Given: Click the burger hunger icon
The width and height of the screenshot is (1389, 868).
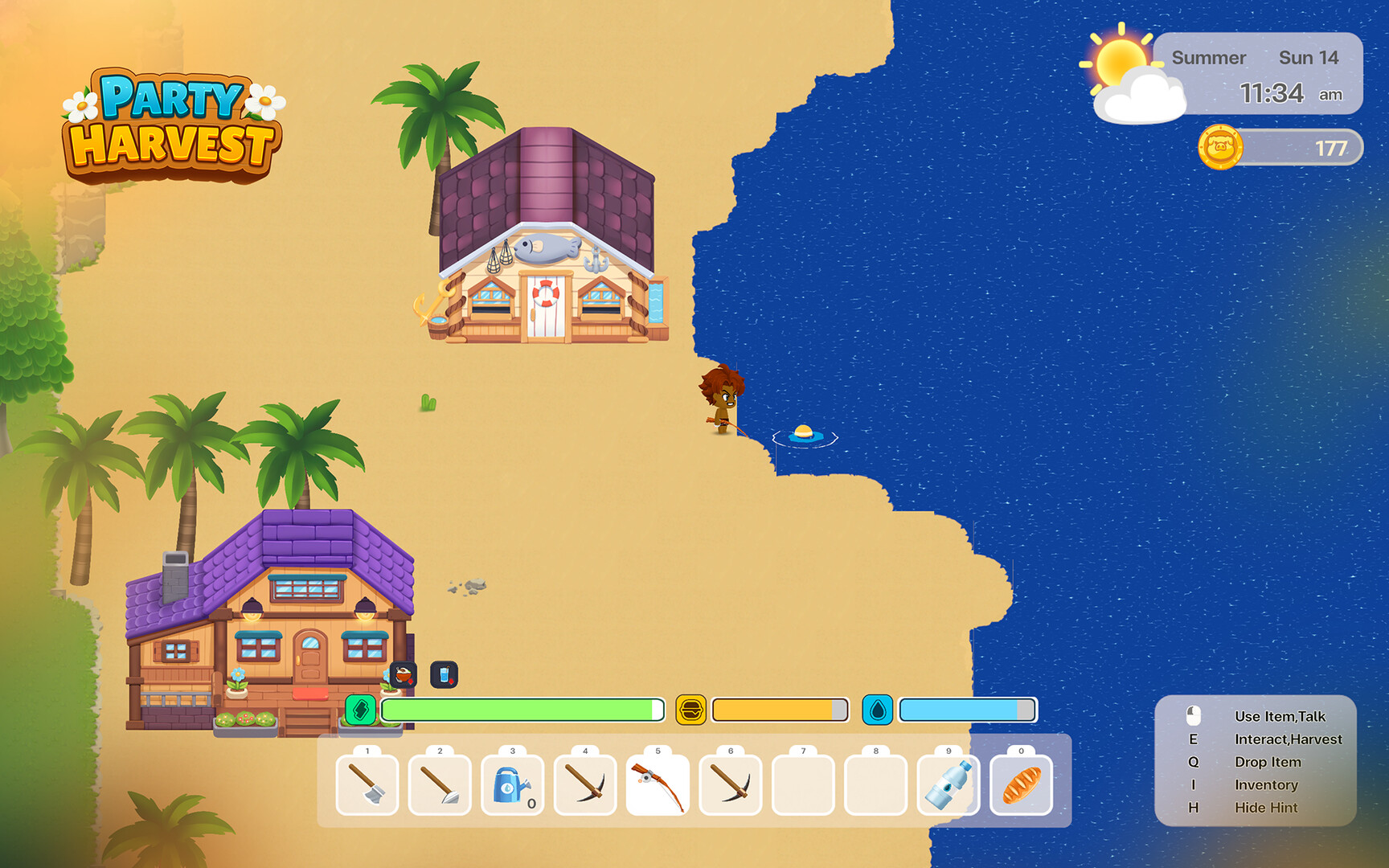Looking at the screenshot, I should [691, 710].
